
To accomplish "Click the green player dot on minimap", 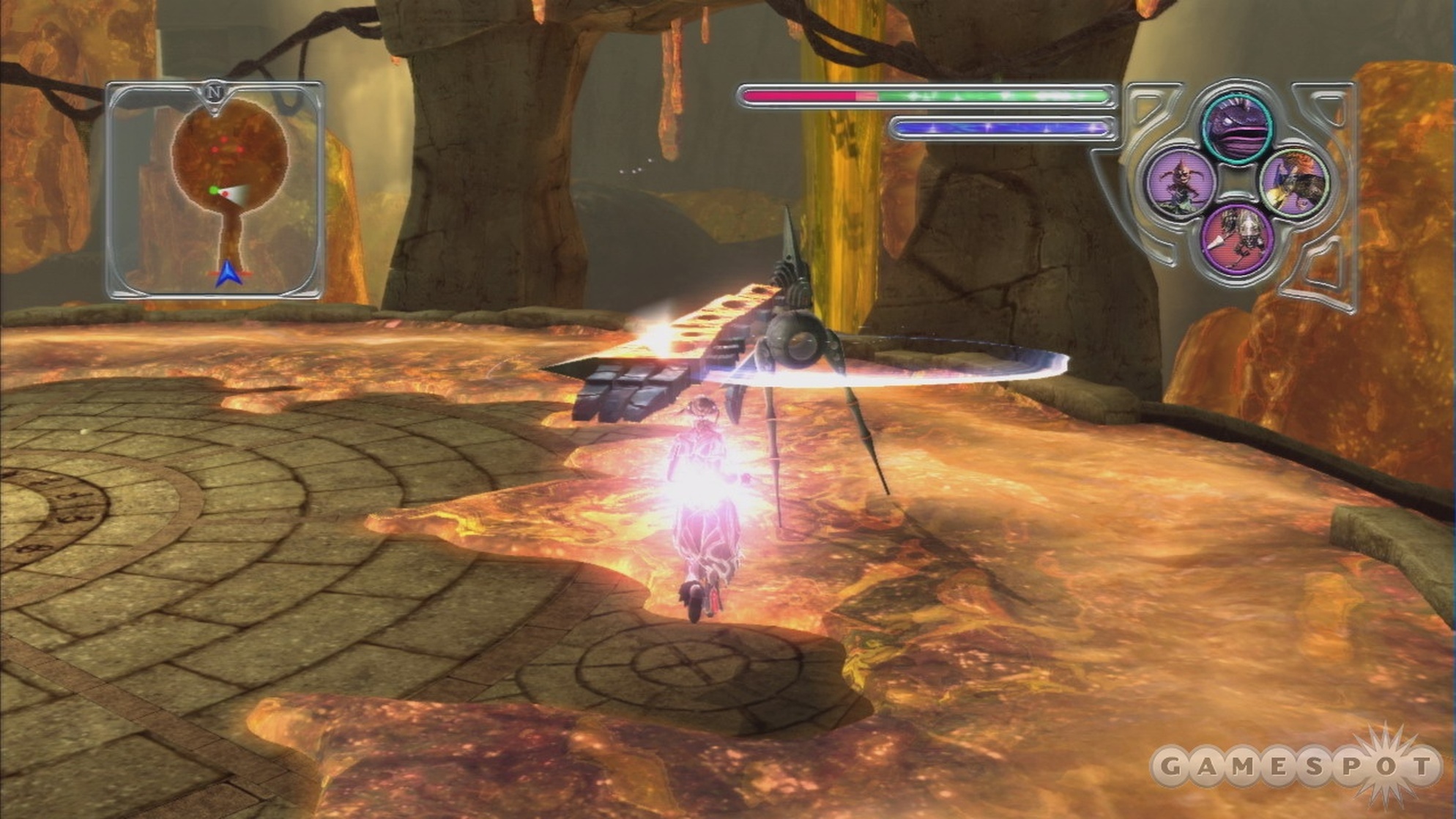I will pos(213,190).
